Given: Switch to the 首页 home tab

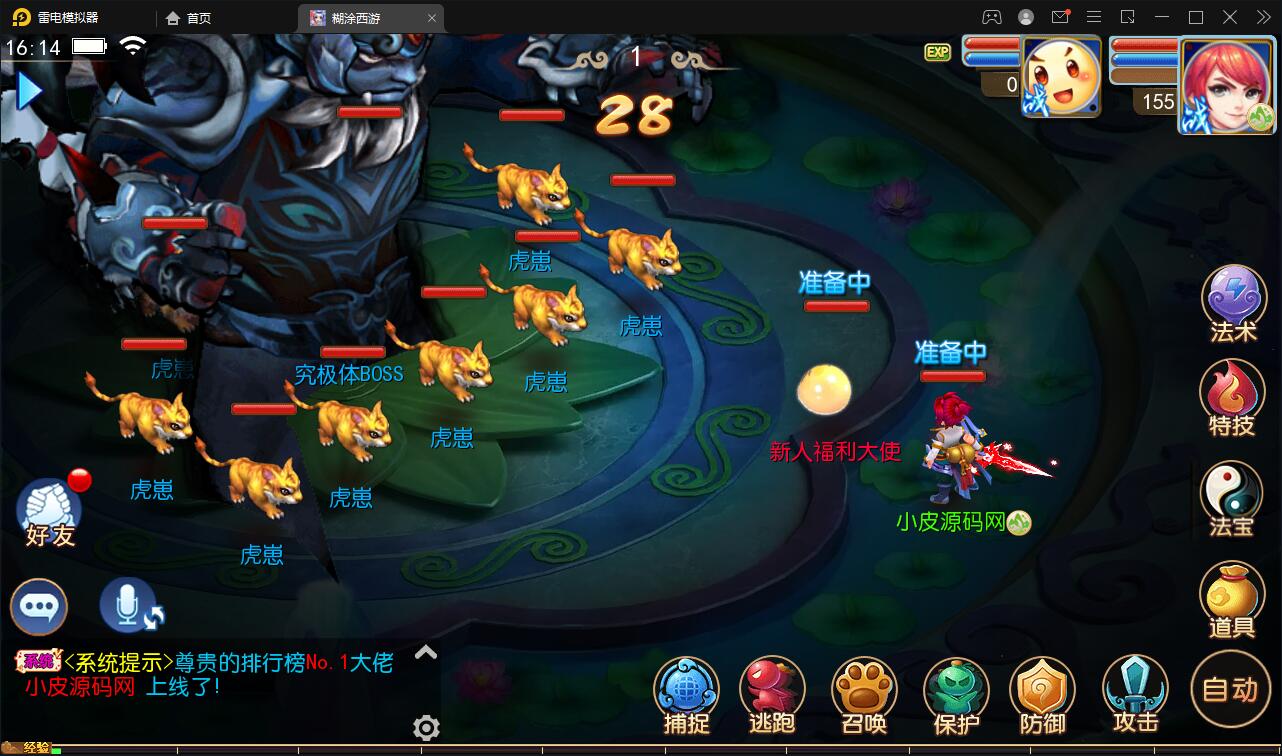Looking at the screenshot, I should tap(190, 17).
